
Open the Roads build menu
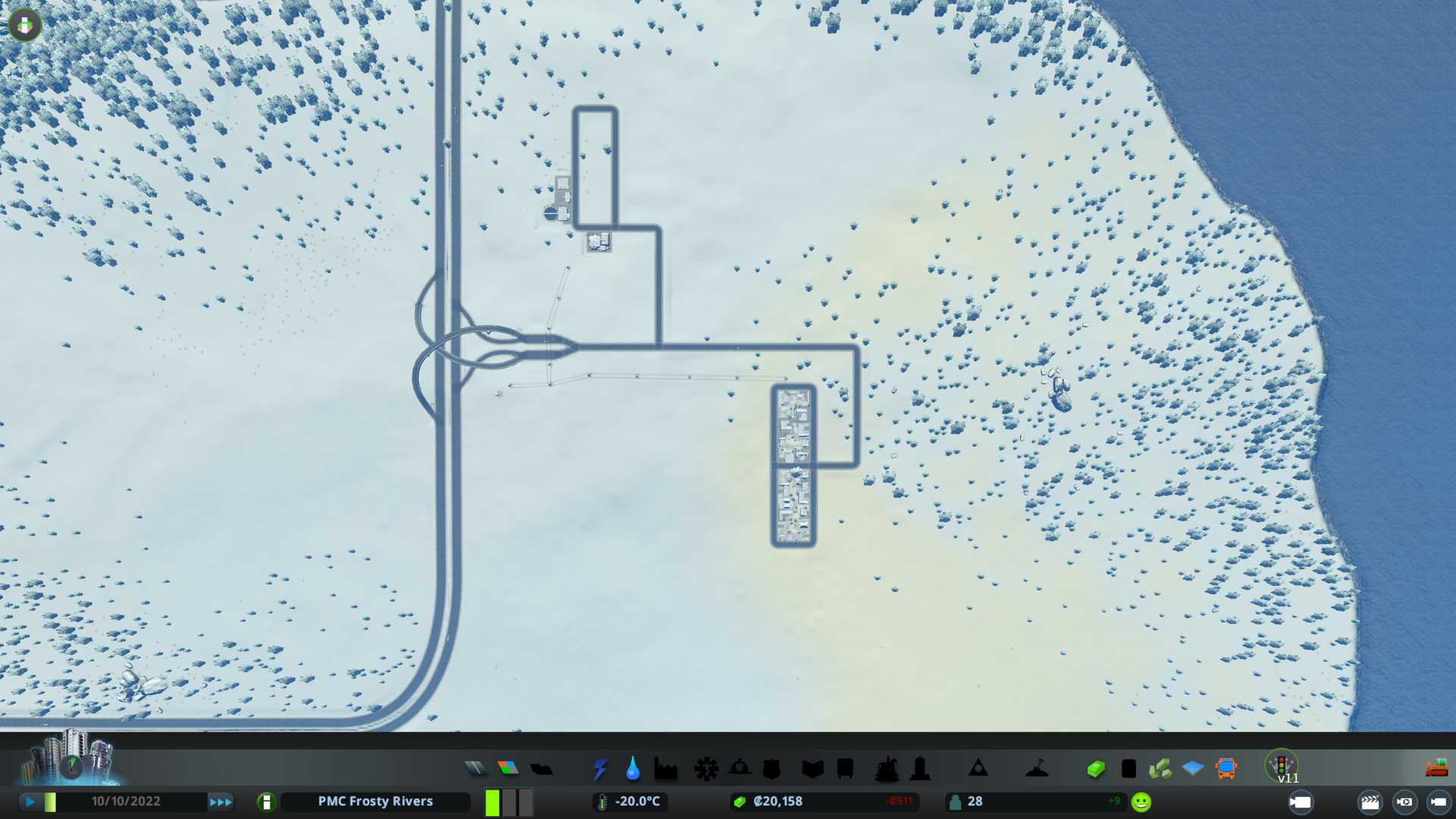(x=475, y=769)
